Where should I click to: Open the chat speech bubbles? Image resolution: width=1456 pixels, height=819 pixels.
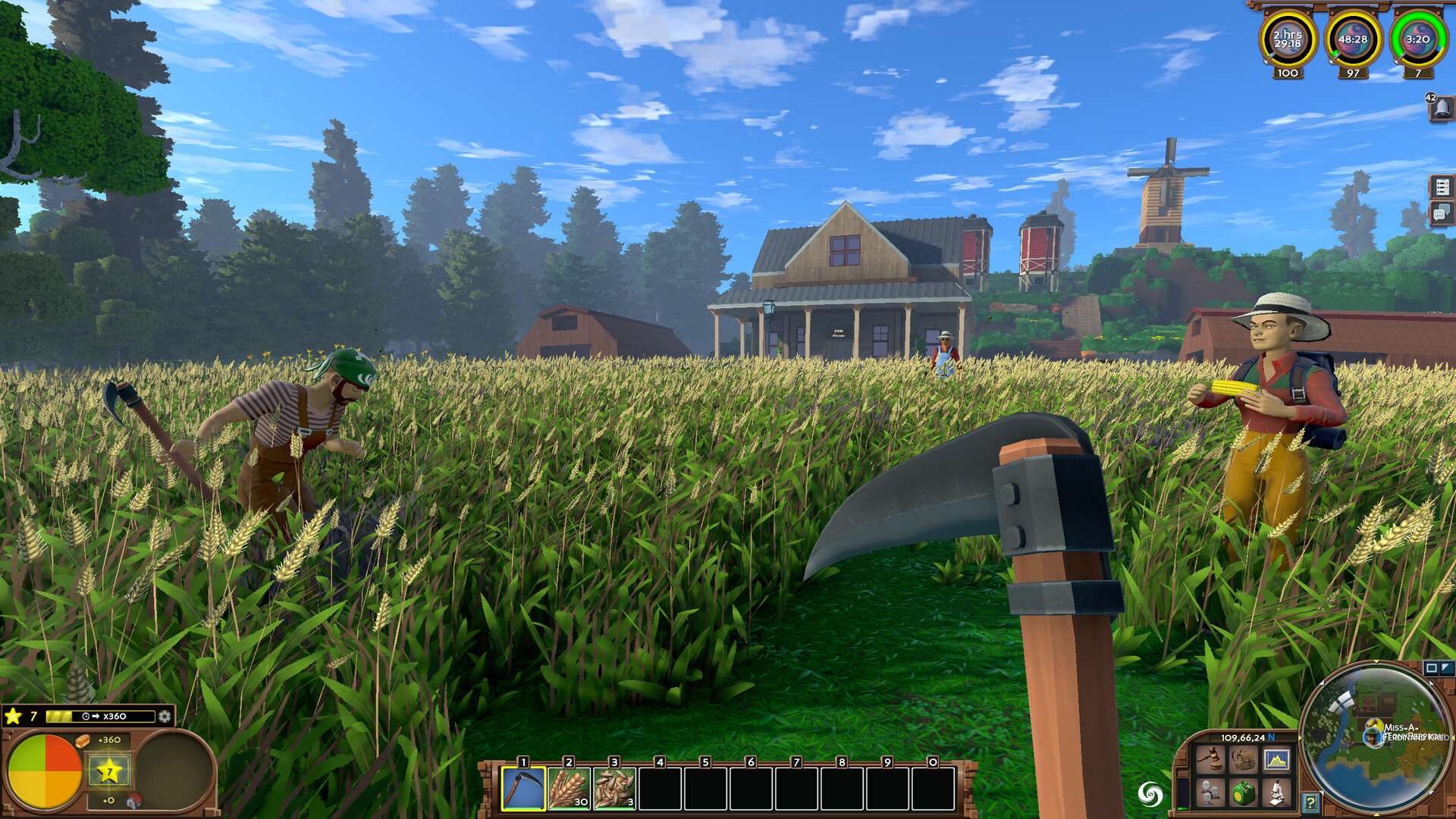(1442, 213)
